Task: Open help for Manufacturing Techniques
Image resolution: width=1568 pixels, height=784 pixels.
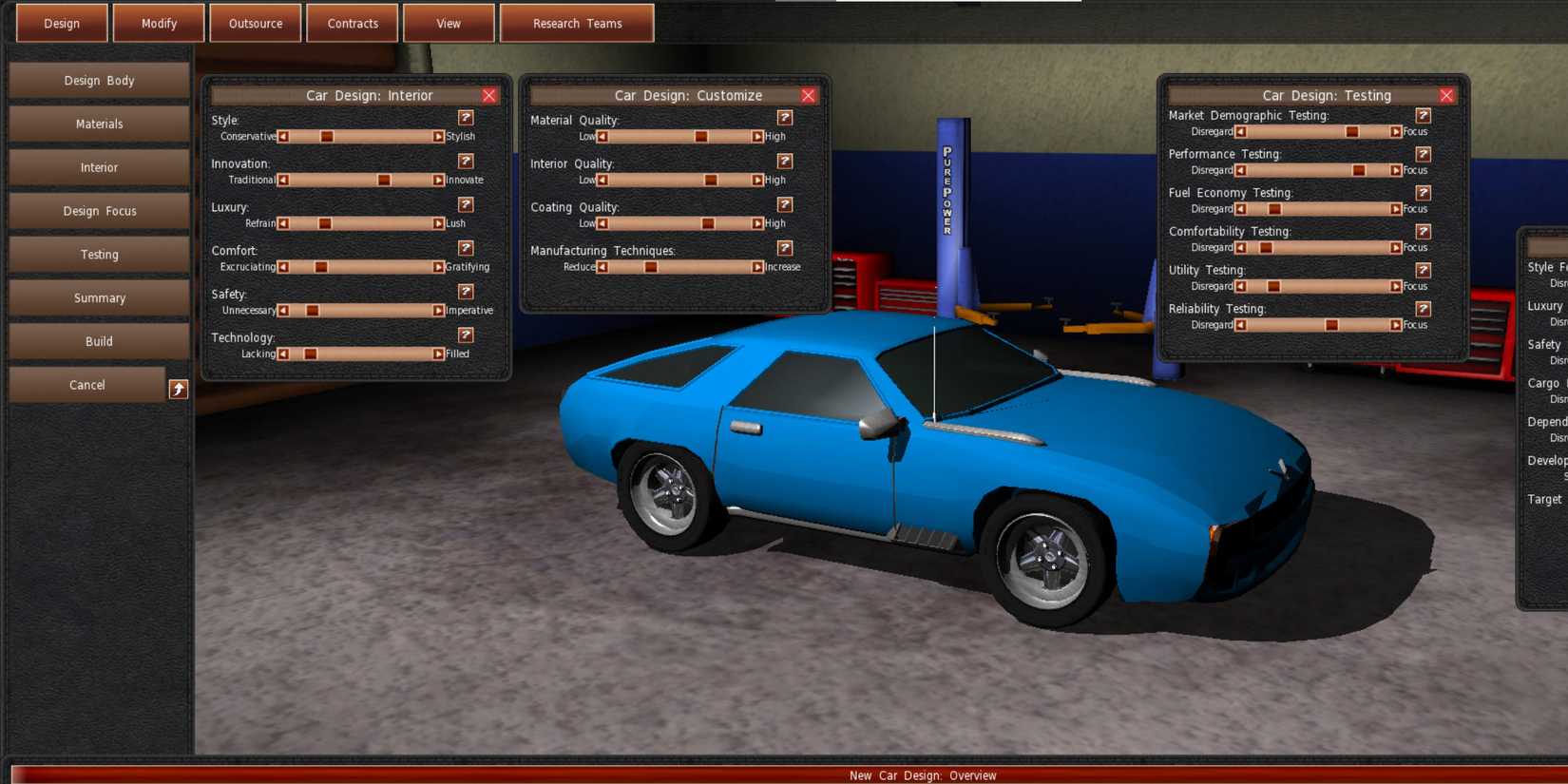Action: click(x=785, y=248)
